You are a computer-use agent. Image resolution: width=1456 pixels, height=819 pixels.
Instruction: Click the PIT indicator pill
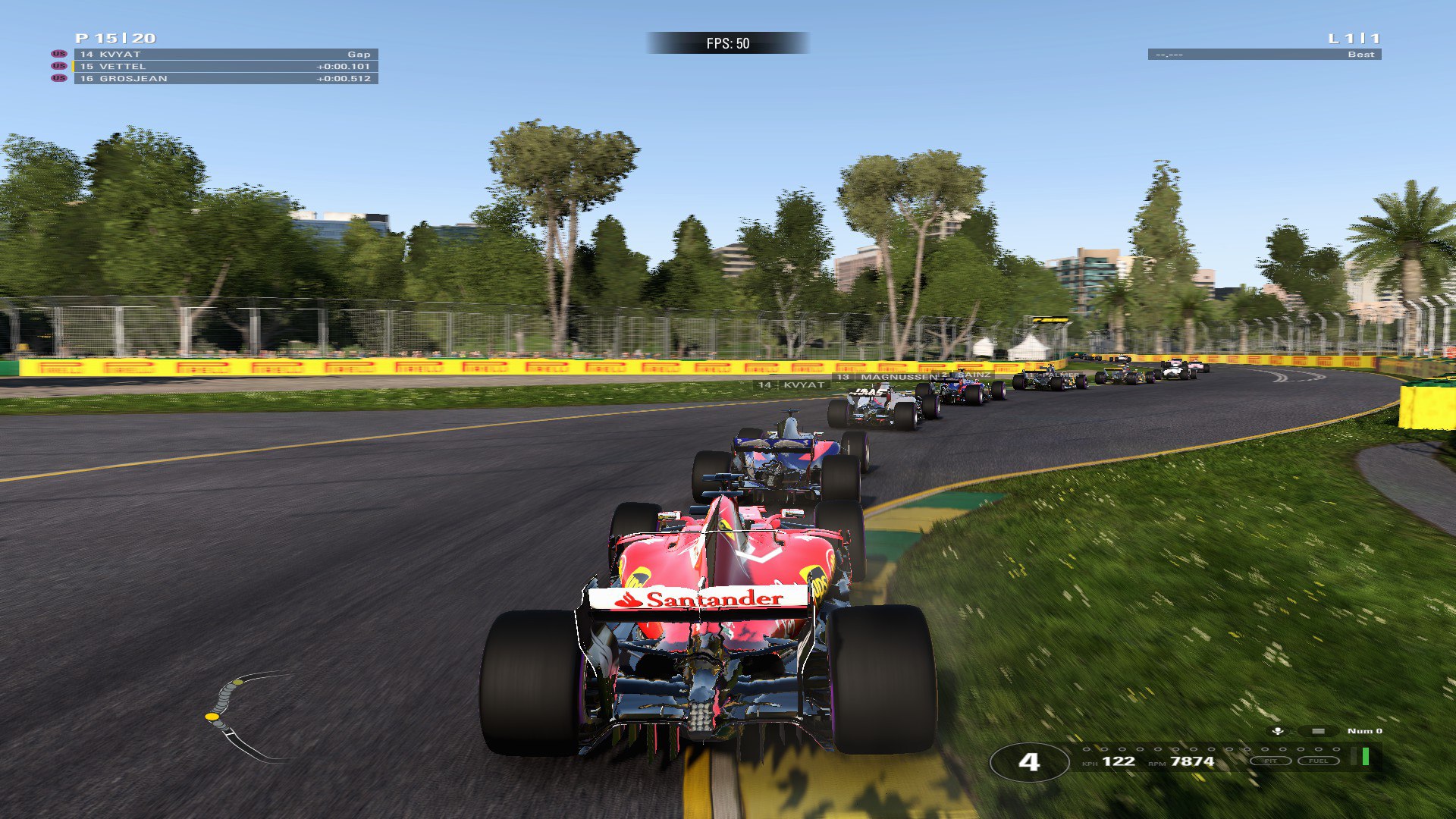point(1270,761)
